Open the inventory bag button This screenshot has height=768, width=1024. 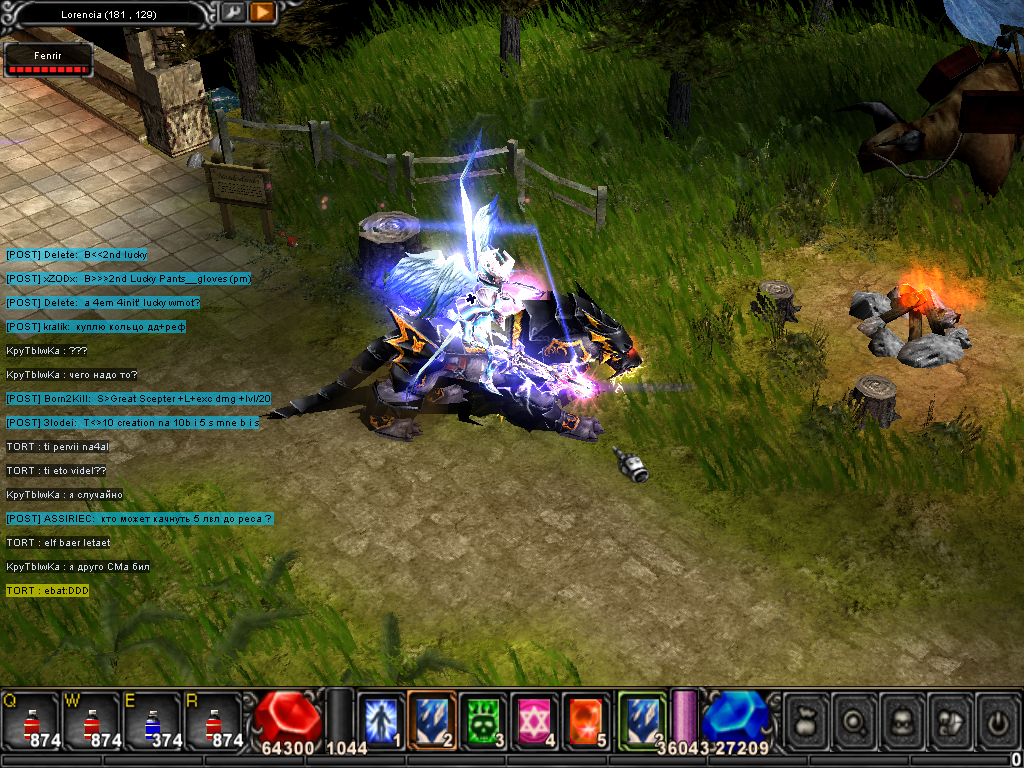807,720
